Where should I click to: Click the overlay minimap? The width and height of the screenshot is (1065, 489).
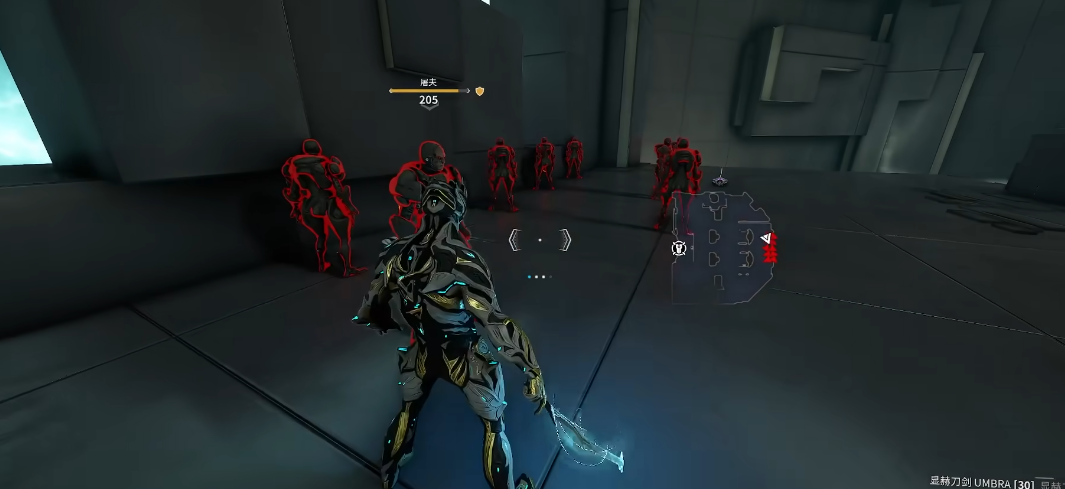click(722, 247)
